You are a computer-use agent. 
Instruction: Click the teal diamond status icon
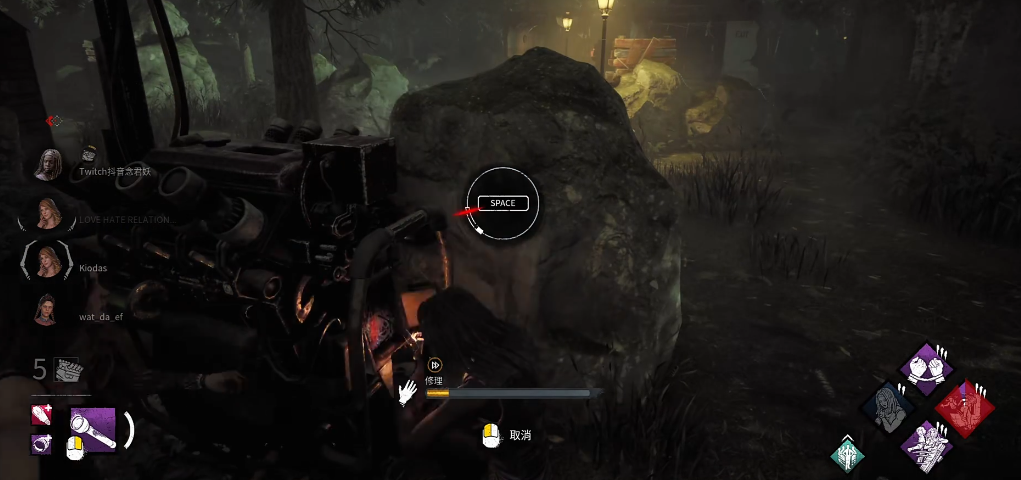tap(847, 455)
